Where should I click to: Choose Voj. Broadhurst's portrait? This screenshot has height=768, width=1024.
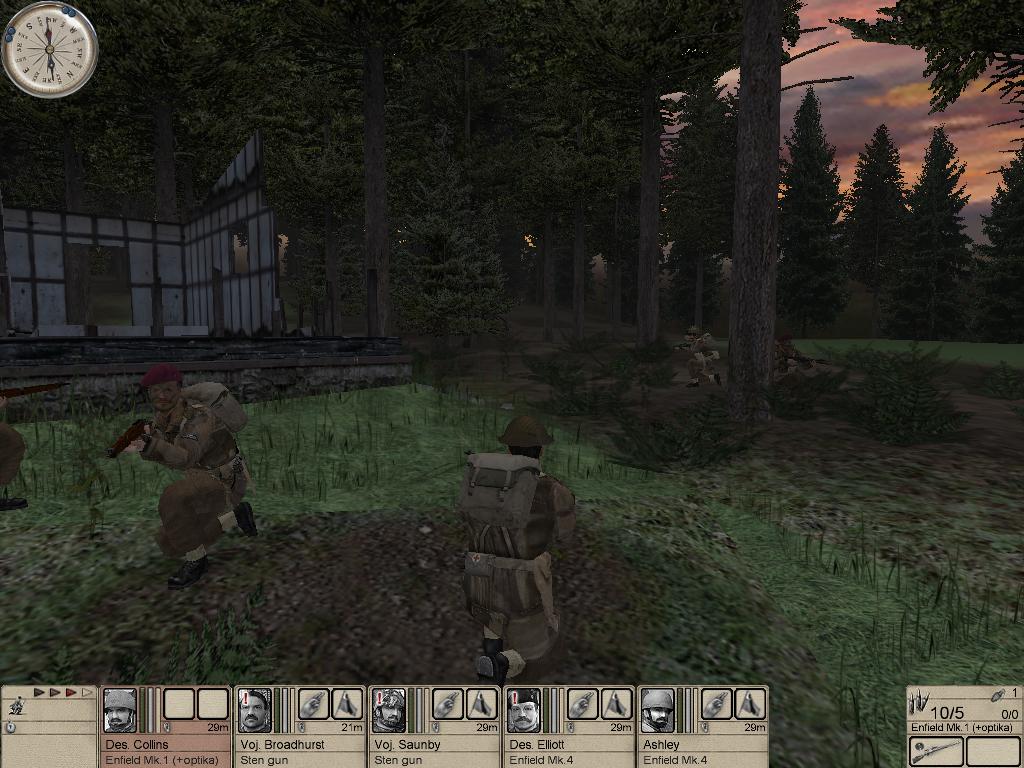pyautogui.click(x=254, y=710)
